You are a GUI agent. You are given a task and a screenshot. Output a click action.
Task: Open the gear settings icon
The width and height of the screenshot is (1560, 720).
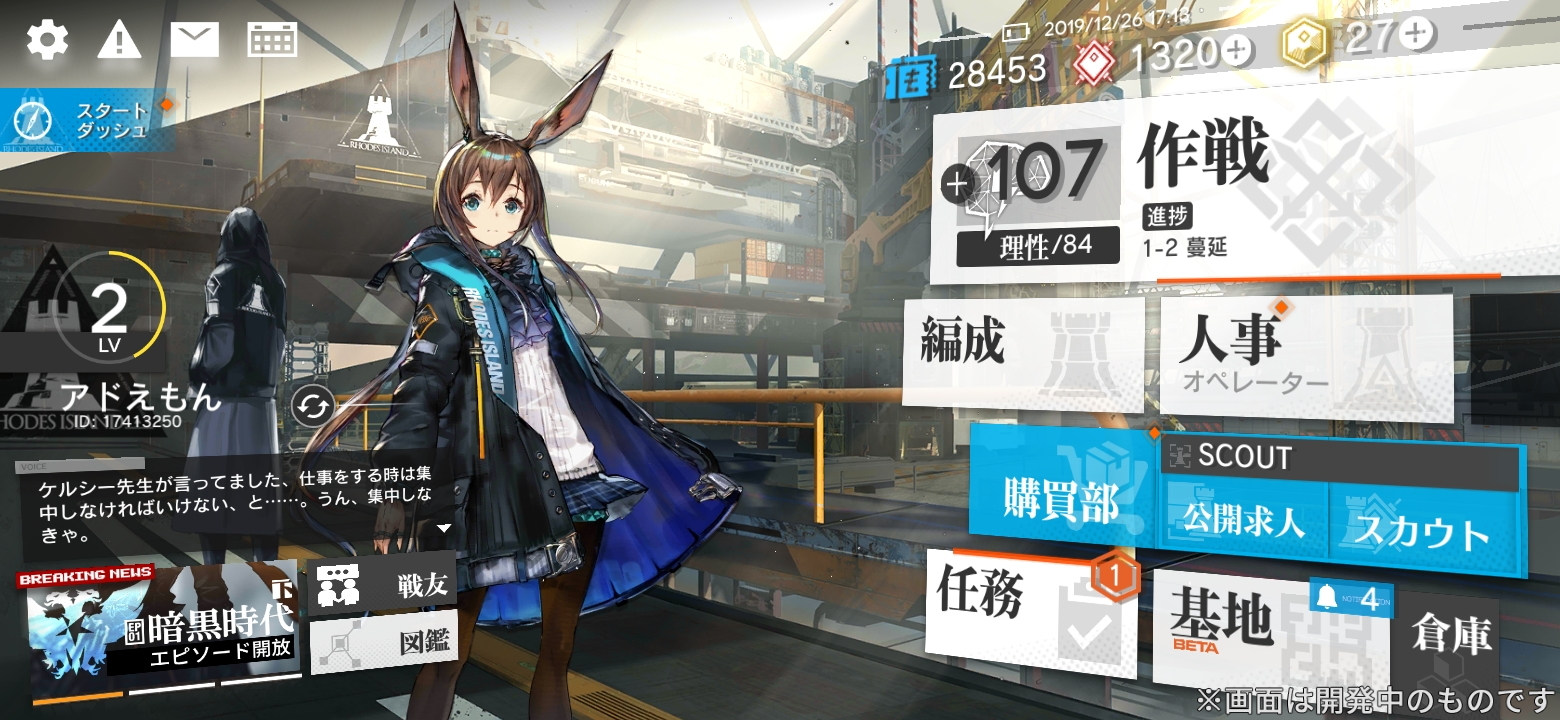click(x=47, y=40)
